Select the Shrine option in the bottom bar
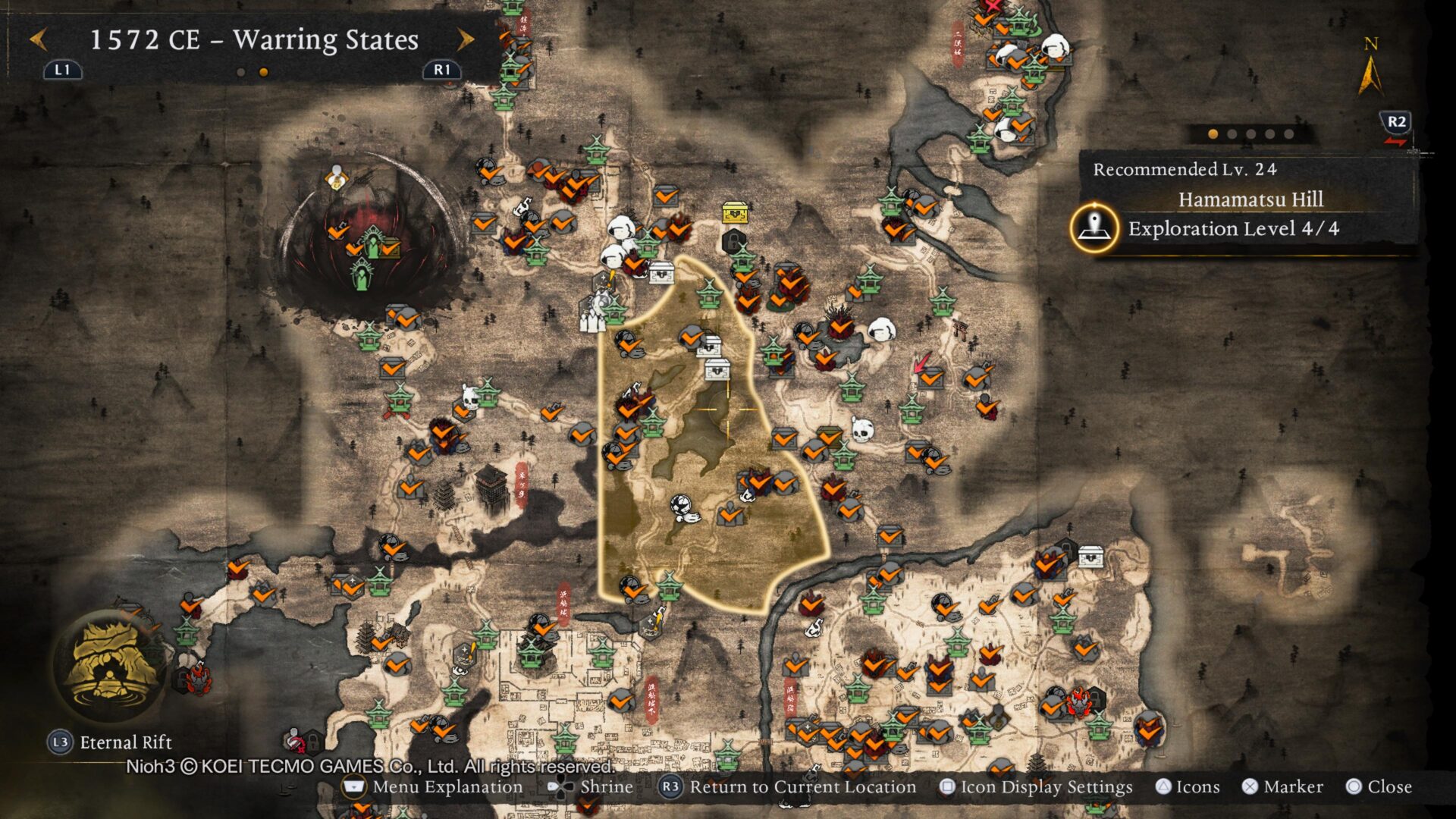Screen dimensions: 1456x819 point(591,787)
